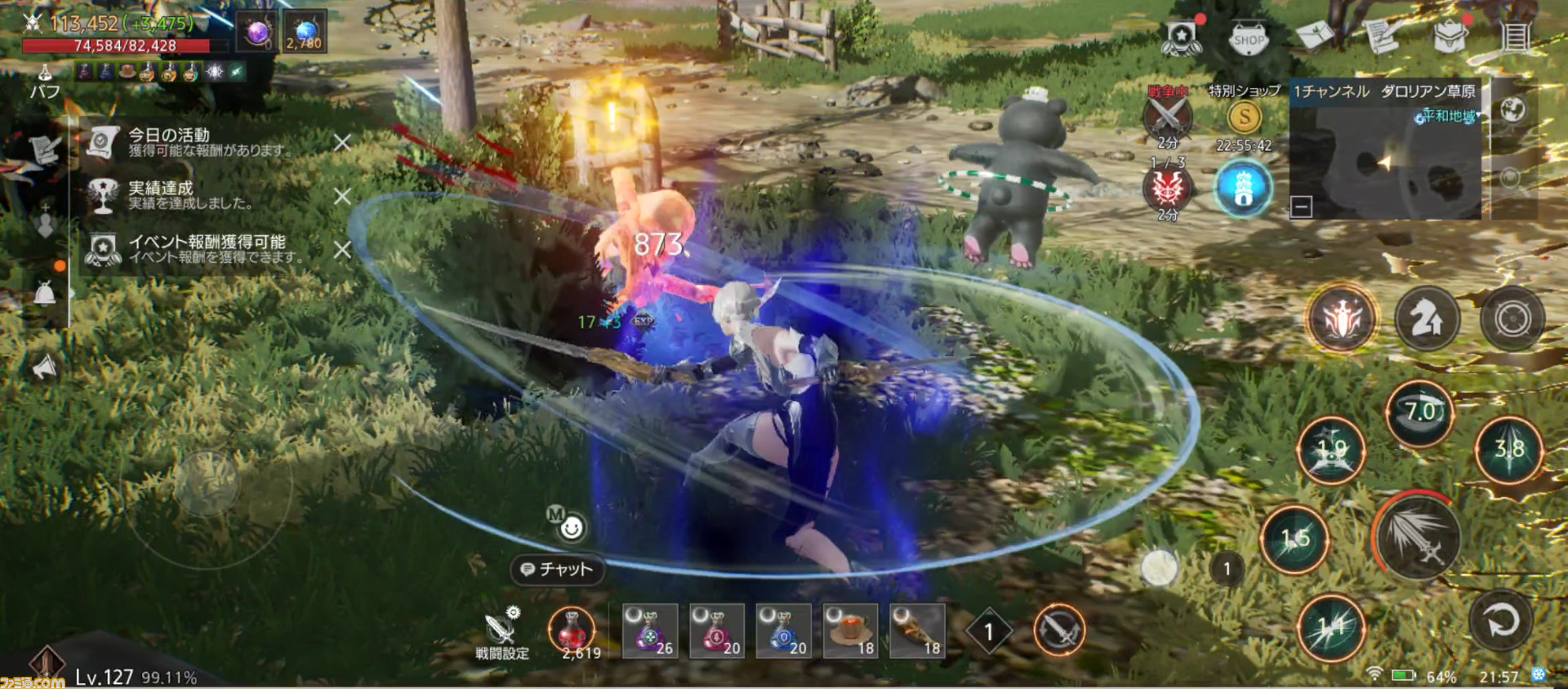Open the main menu list icon top right
This screenshot has width=1568, height=689.
click(1517, 34)
